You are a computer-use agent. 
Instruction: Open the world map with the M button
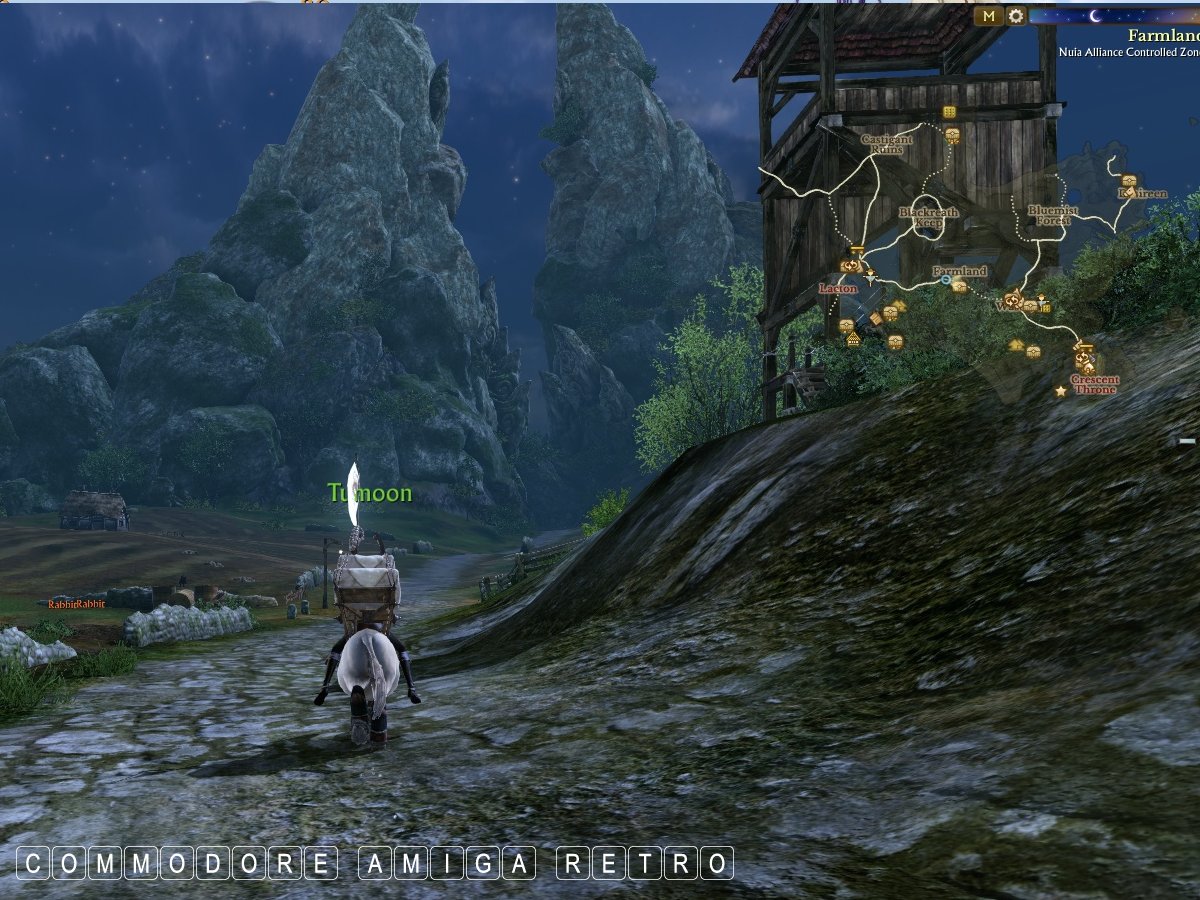(989, 16)
